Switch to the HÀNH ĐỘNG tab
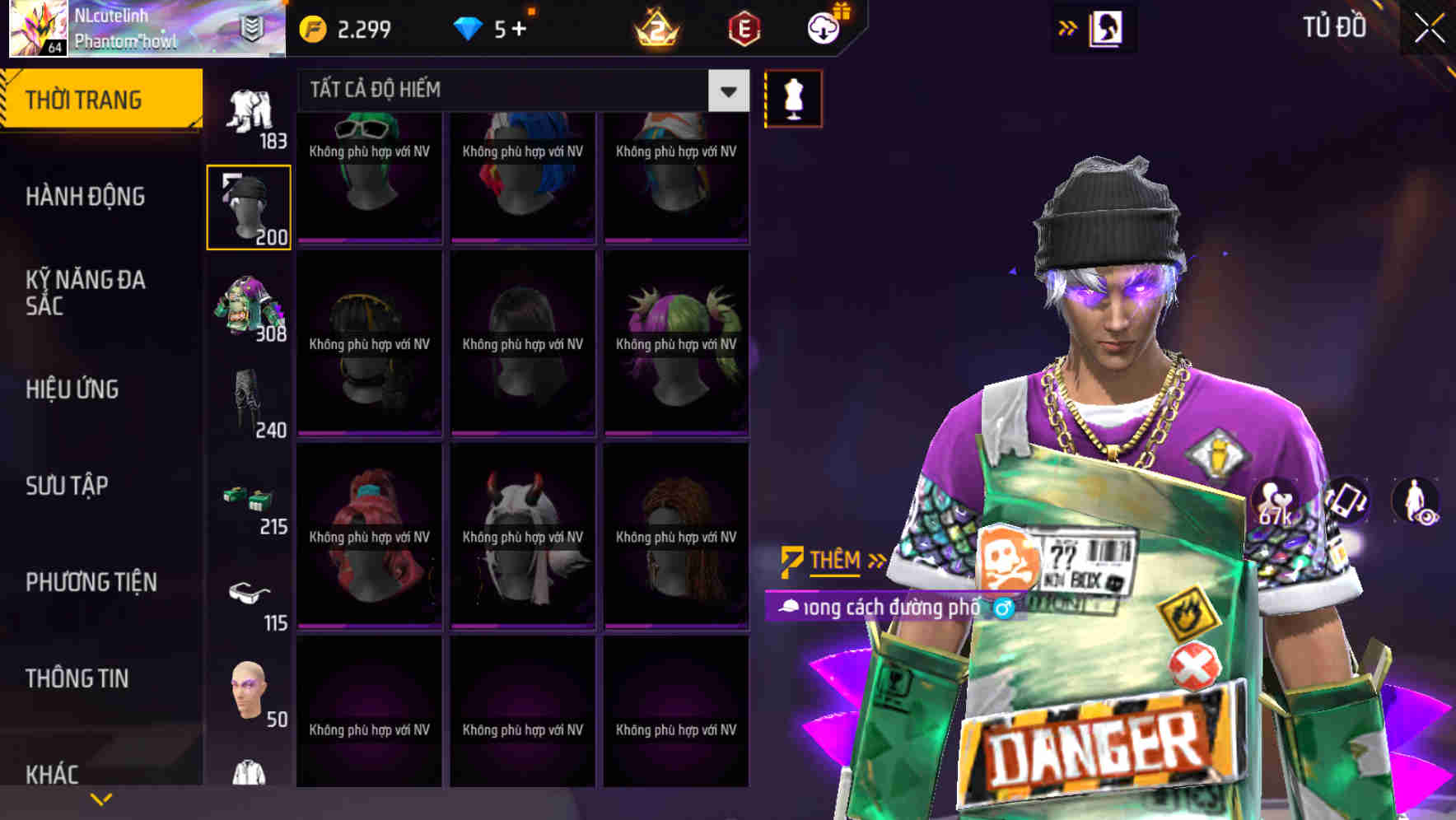The height and width of the screenshot is (820, 1456). [84, 196]
